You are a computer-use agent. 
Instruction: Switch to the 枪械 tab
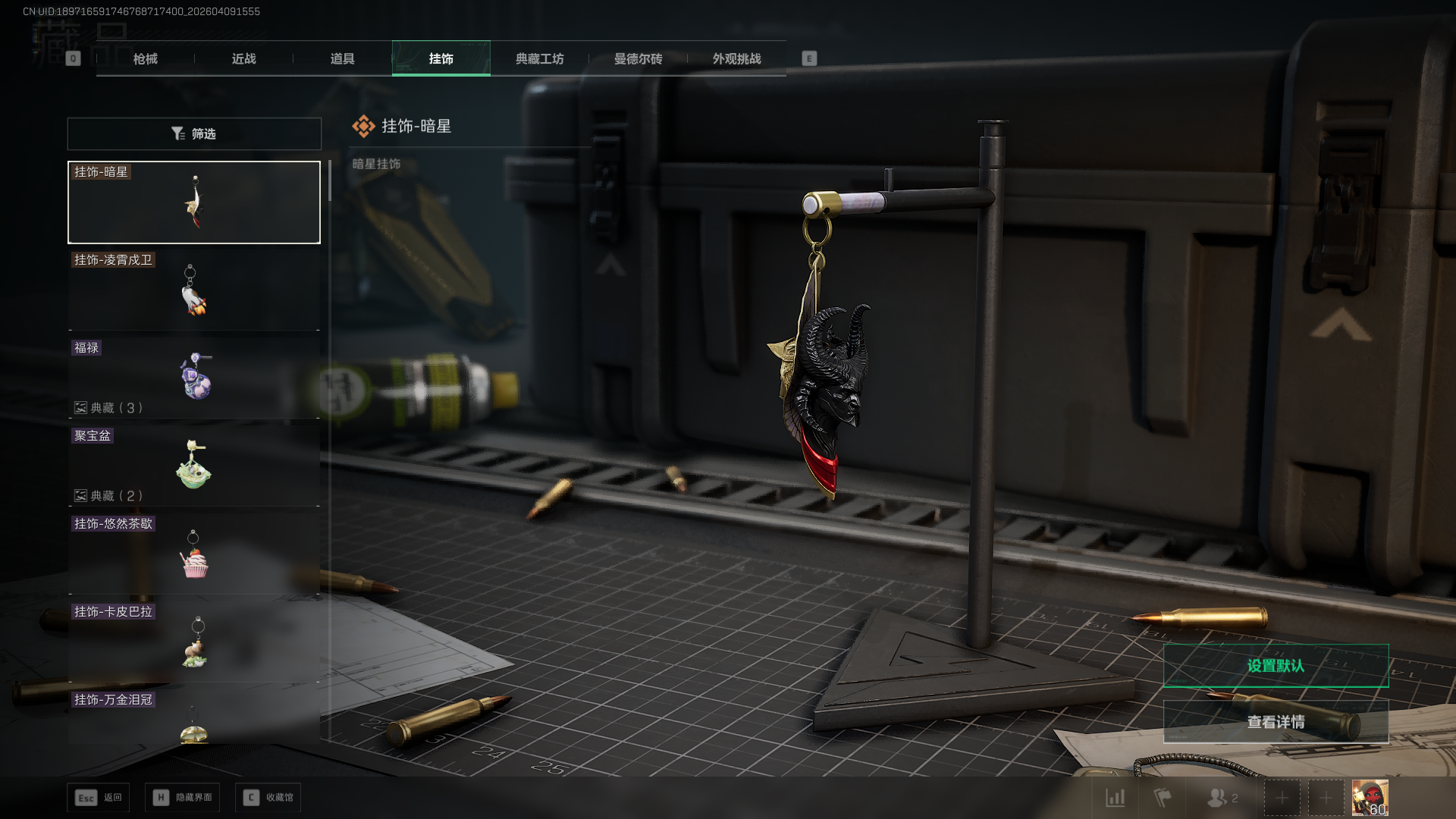(x=145, y=58)
